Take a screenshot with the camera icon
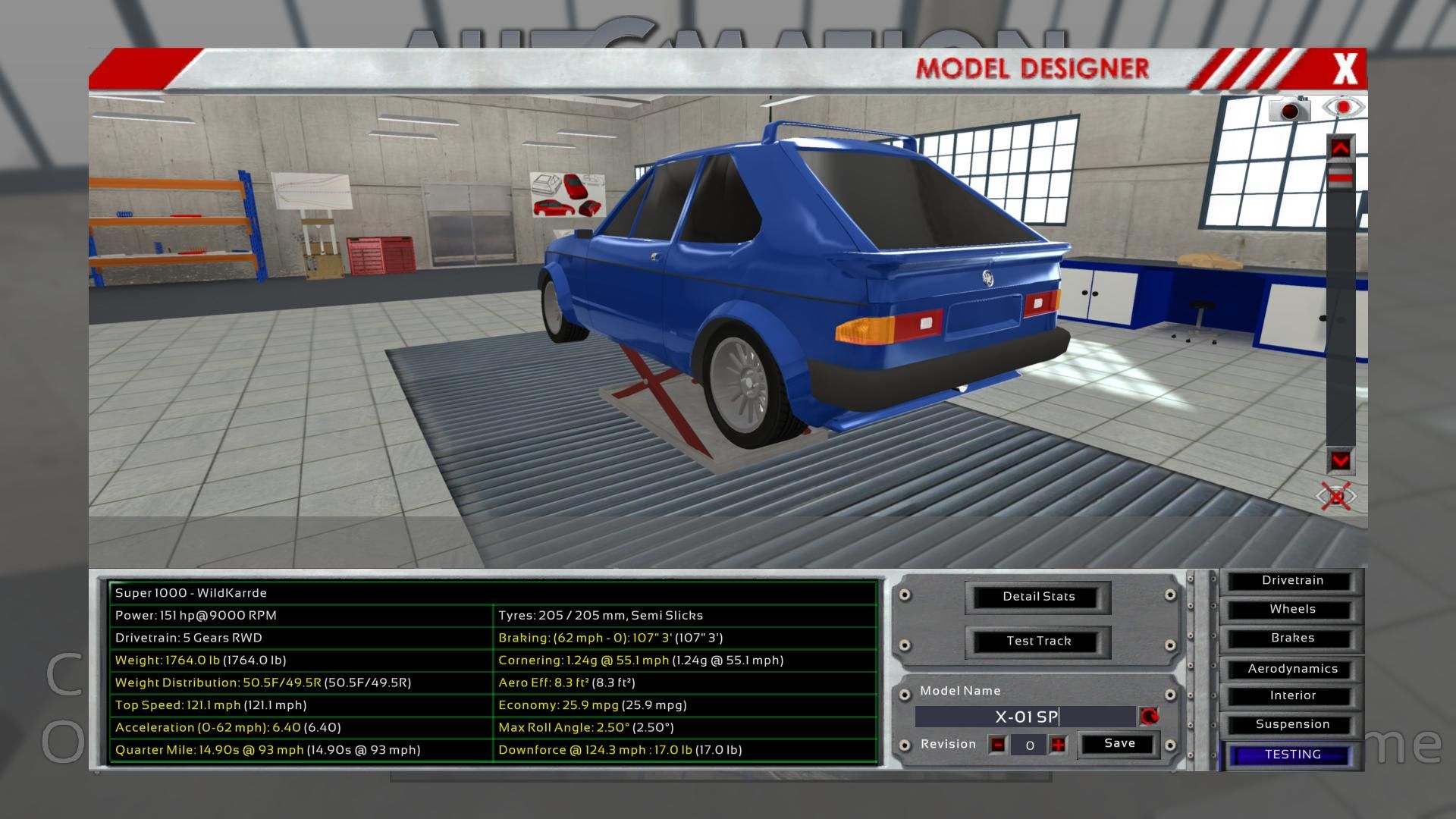The image size is (1456, 819). tap(1289, 110)
